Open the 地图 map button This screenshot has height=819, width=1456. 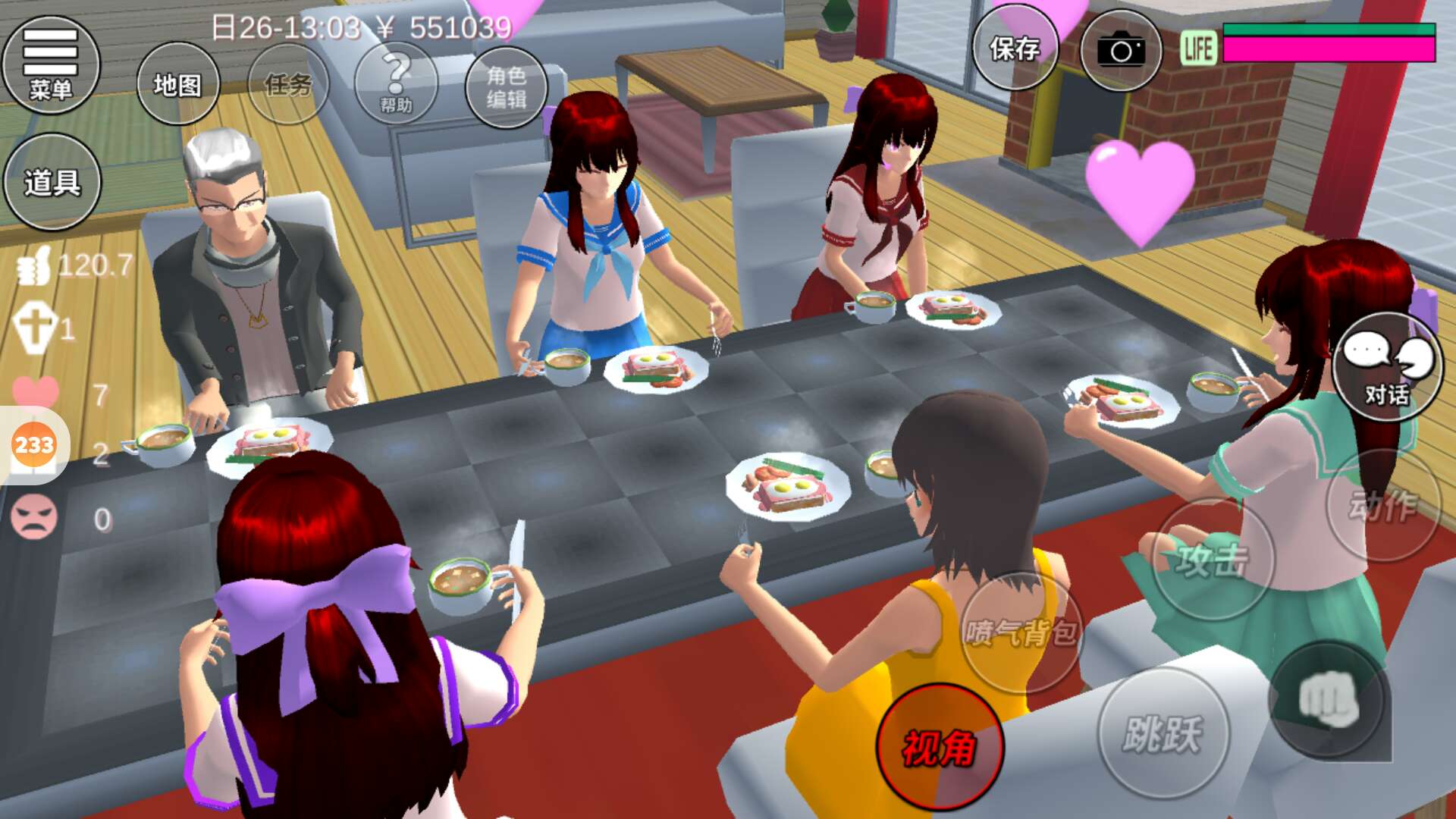pyautogui.click(x=177, y=84)
